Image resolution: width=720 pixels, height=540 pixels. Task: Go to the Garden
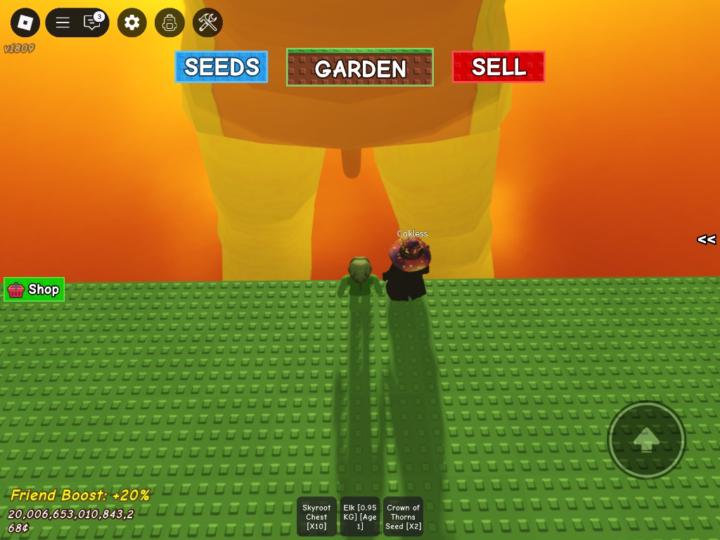(x=360, y=68)
